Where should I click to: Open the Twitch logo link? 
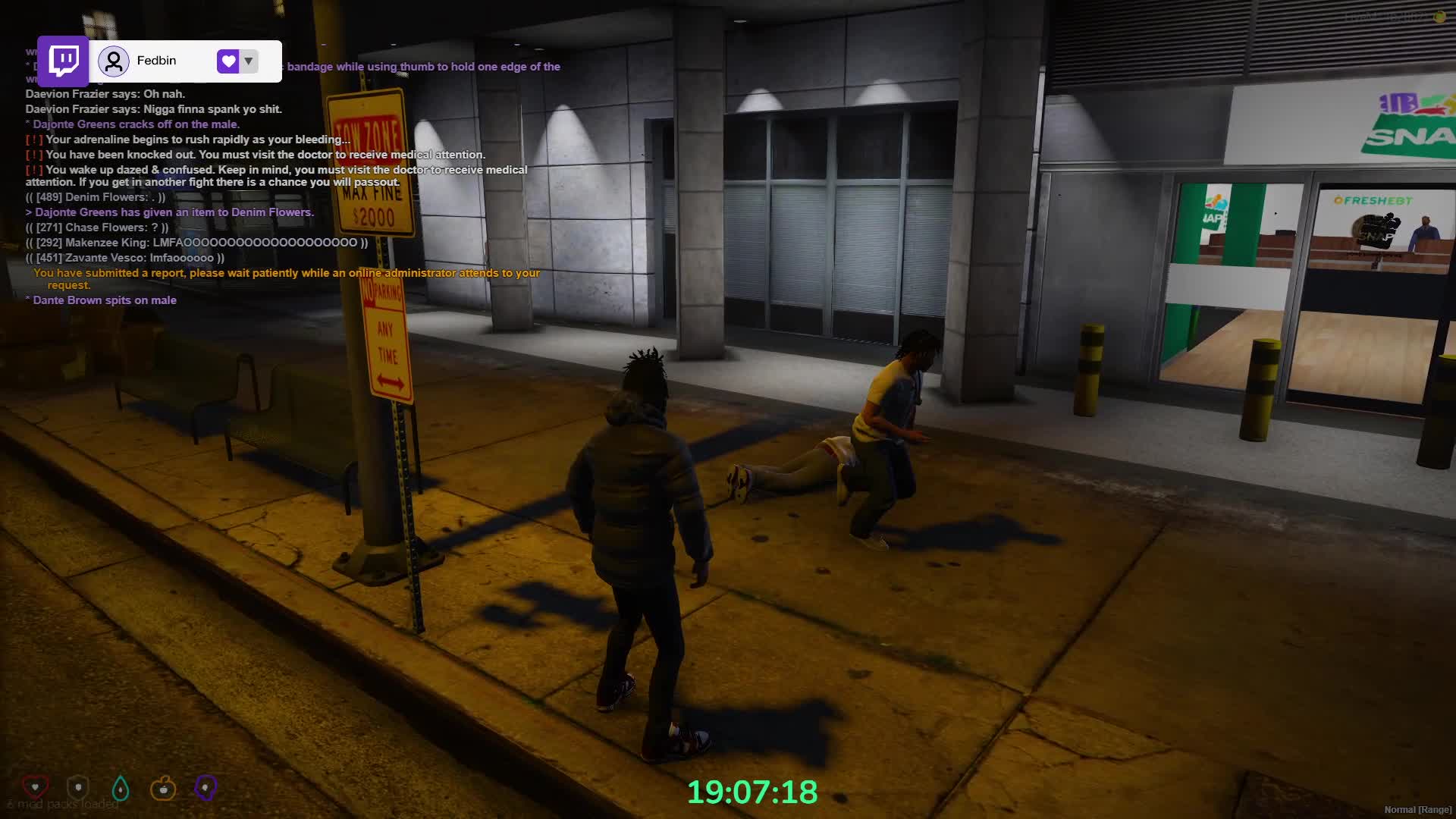point(64,61)
